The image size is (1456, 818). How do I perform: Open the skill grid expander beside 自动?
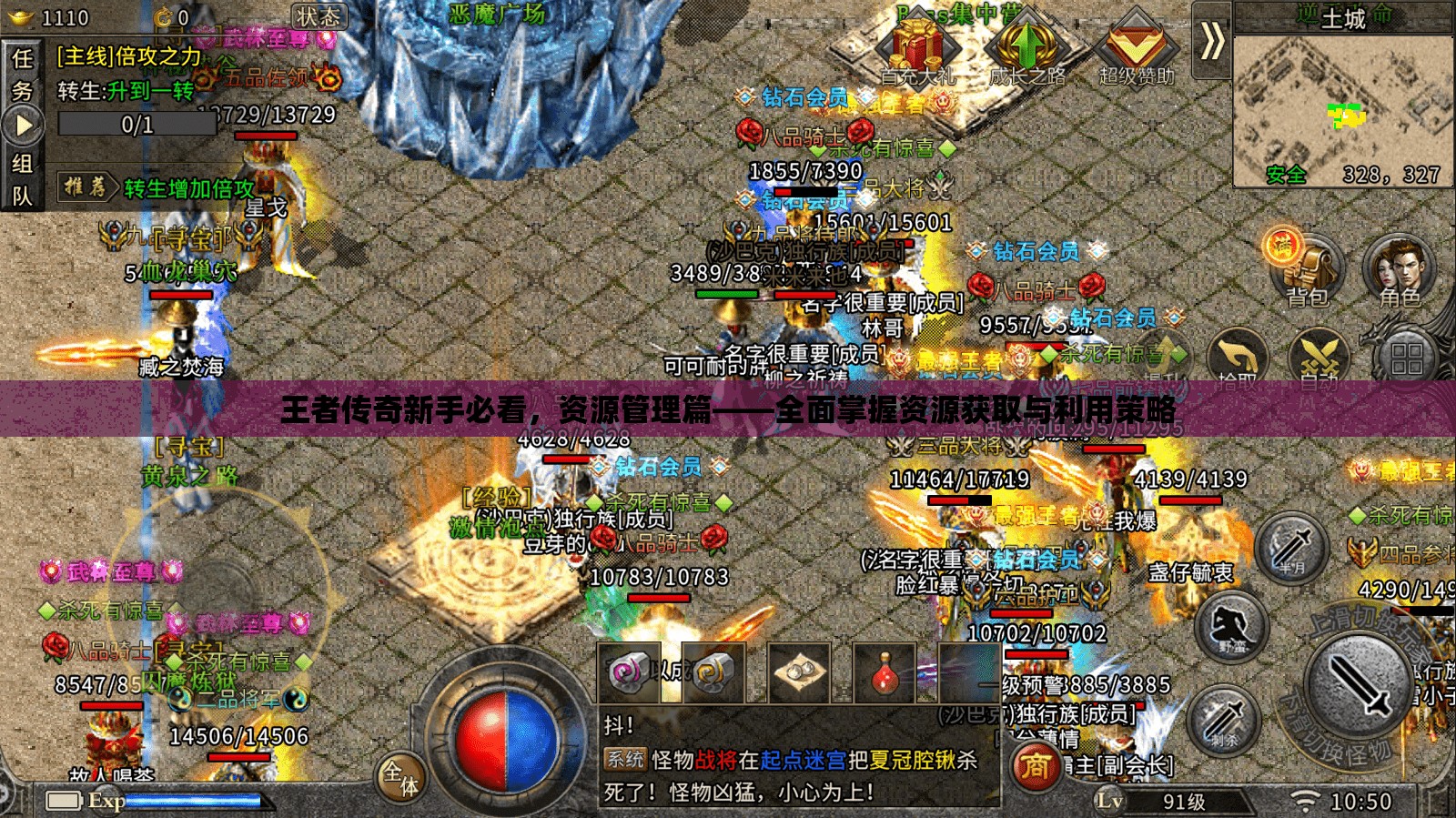(x=1408, y=357)
